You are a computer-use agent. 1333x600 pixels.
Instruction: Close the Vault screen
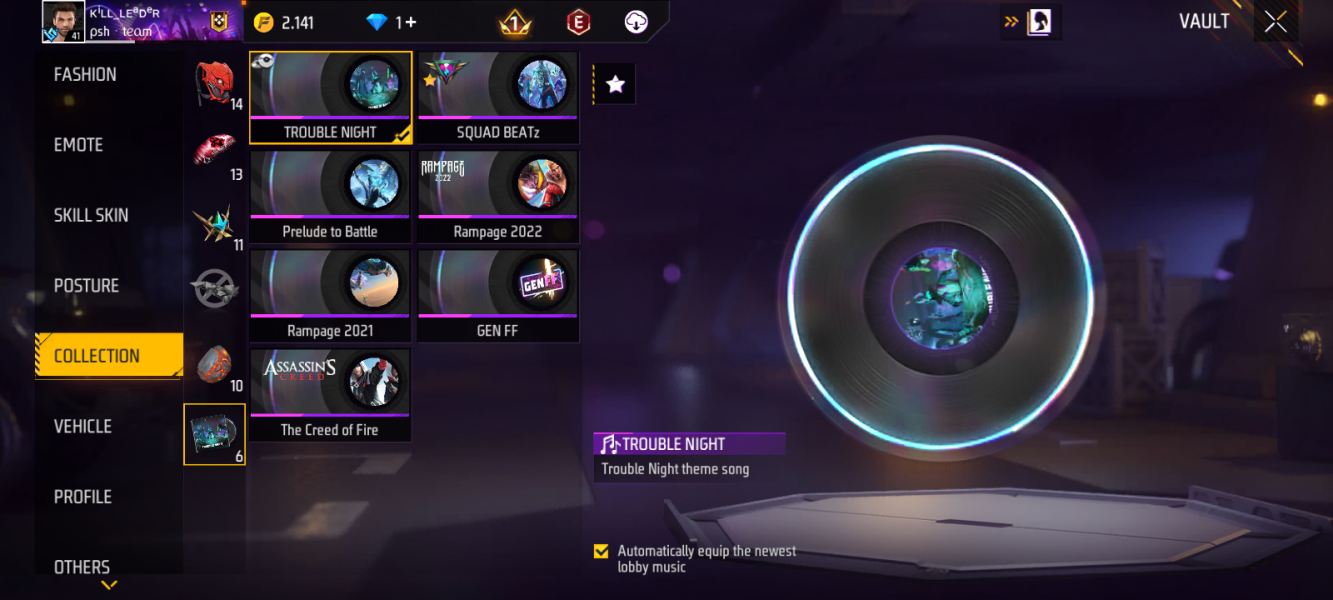pos(1275,22)
